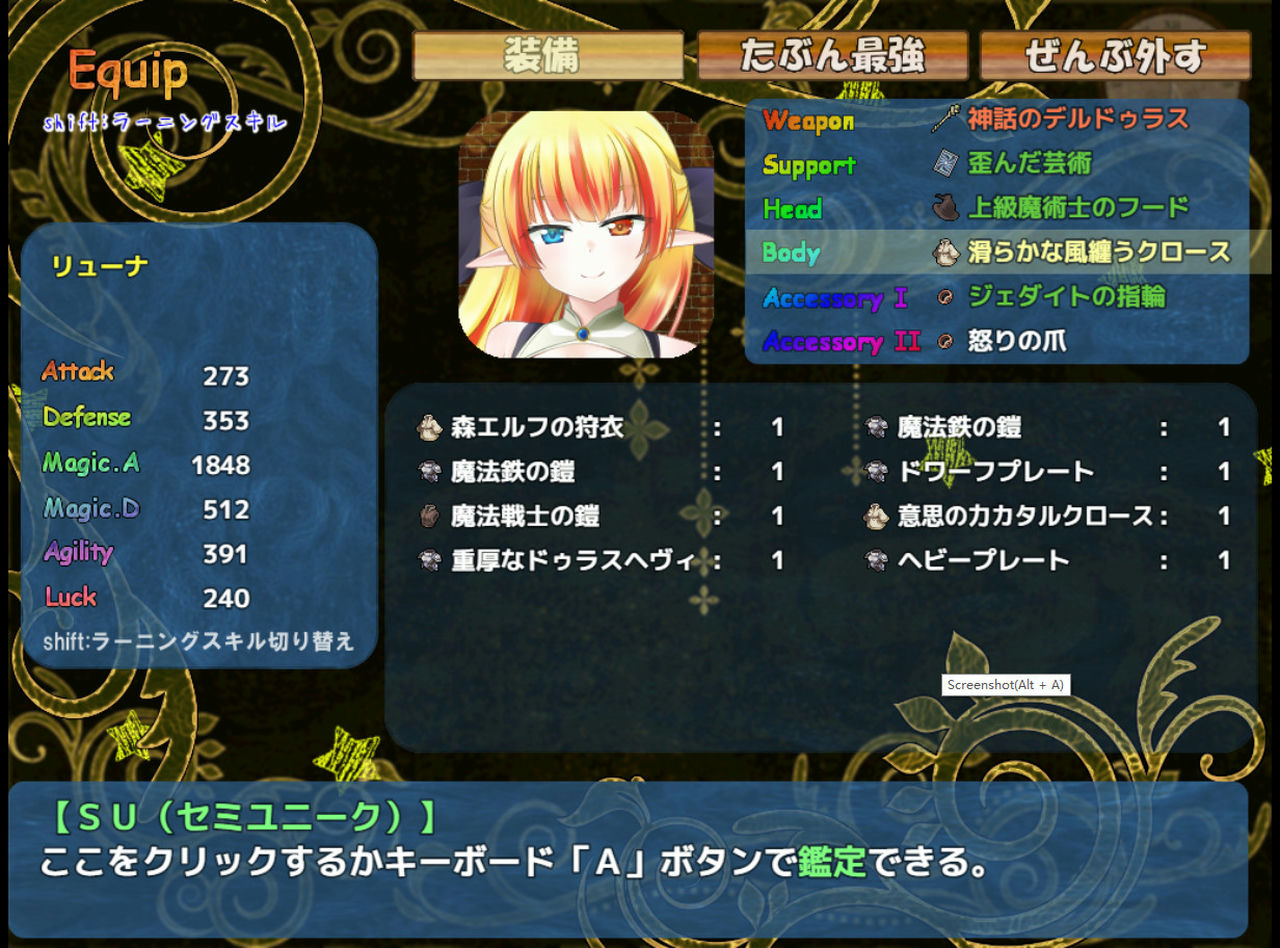The width and height of the screenshot is (1280, 948).
Task: Click the staff icon for 神話のデルドゥラス weapon
Action: (946, 117)
